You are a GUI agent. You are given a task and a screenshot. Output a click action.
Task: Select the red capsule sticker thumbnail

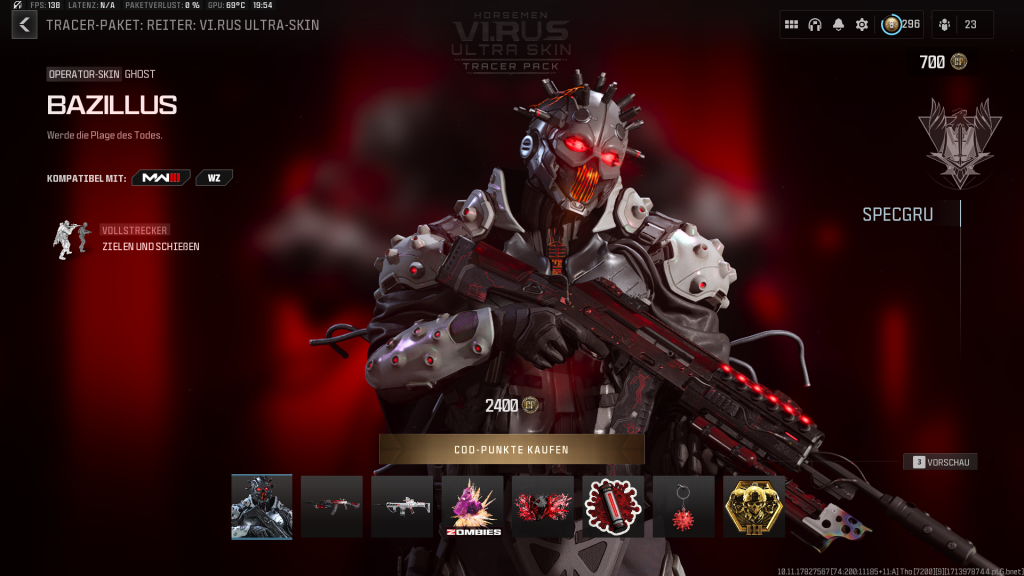[613, 507]
